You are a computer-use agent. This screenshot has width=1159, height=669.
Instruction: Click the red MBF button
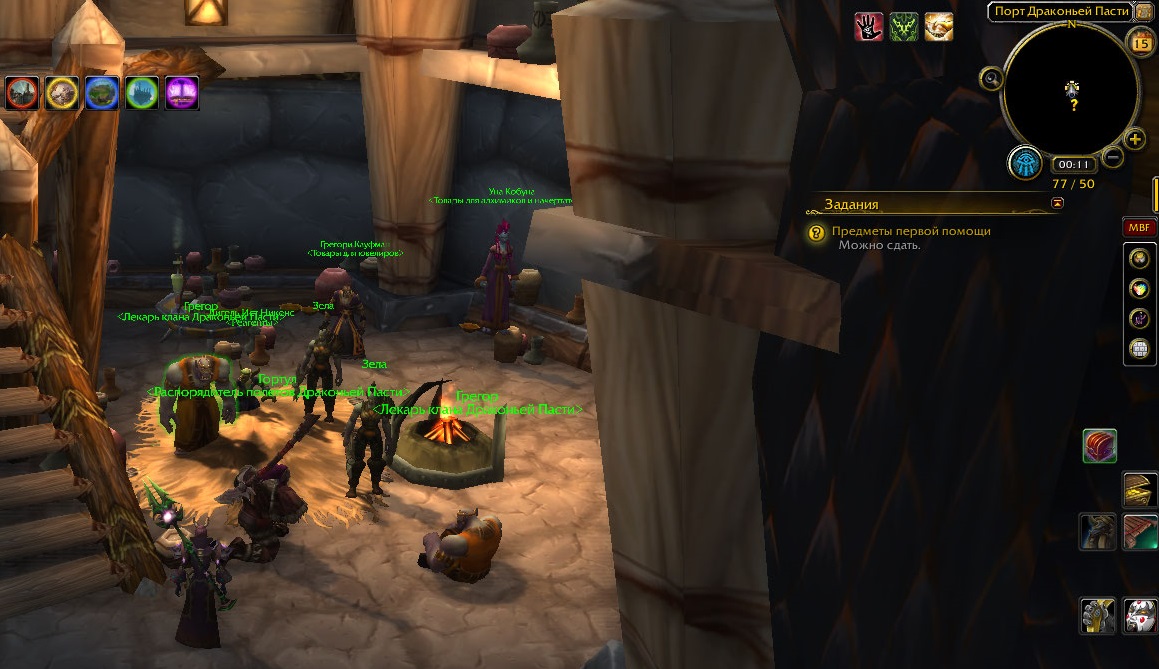coord(1140,227)
